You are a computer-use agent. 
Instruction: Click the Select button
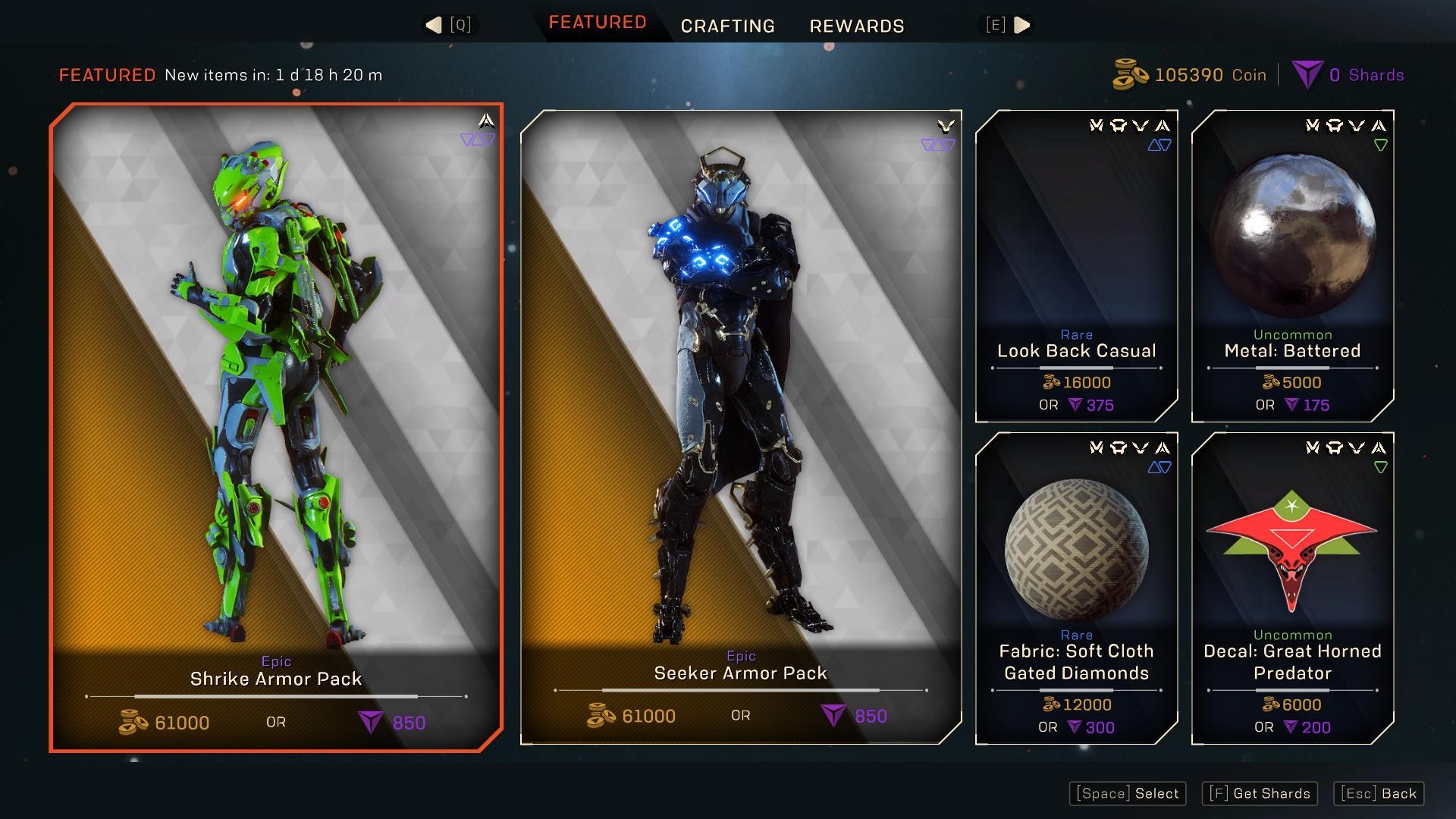[x=1128, y=793]
